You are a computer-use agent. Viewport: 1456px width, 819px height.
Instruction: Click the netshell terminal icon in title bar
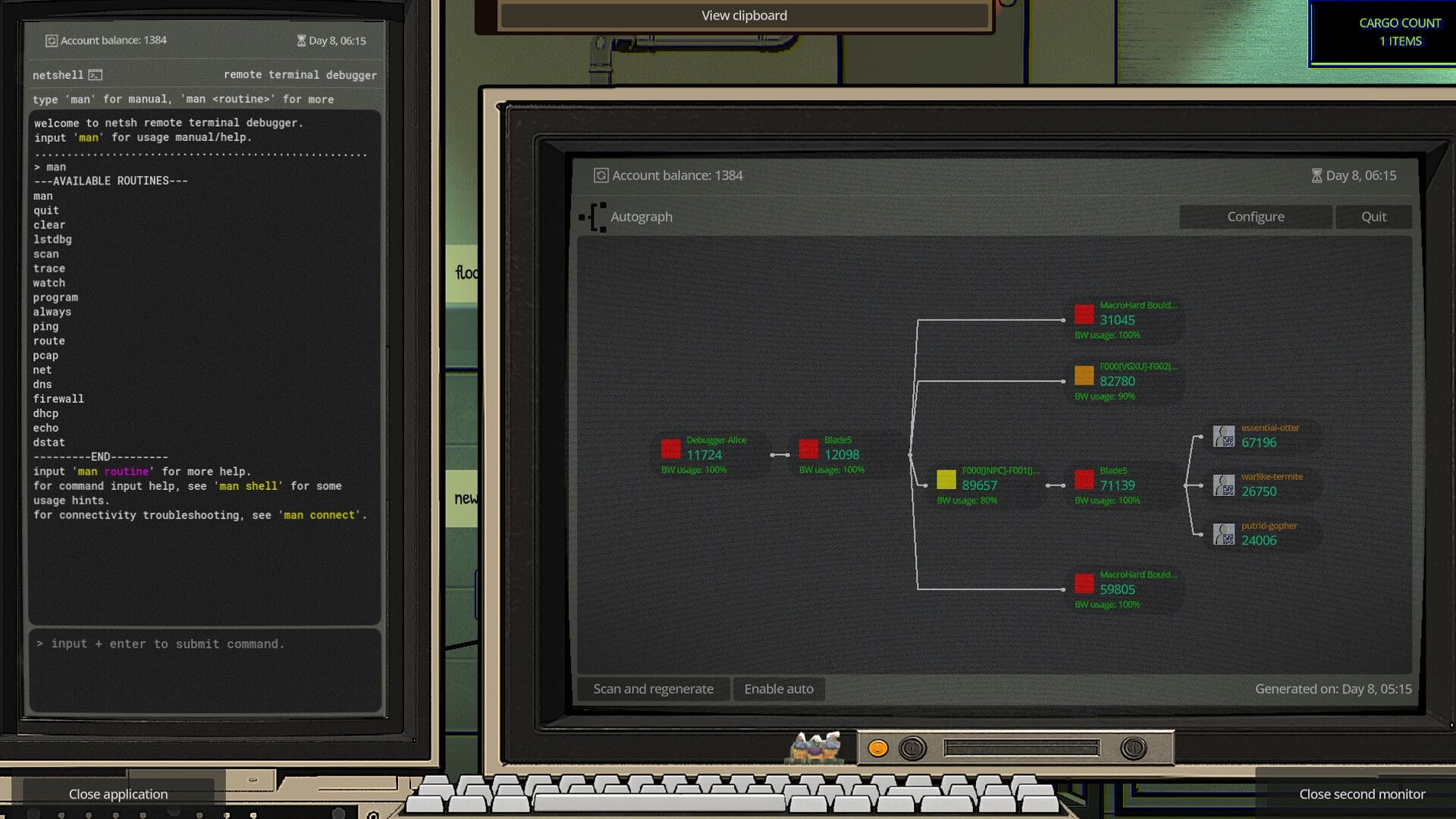click(94, 74)
